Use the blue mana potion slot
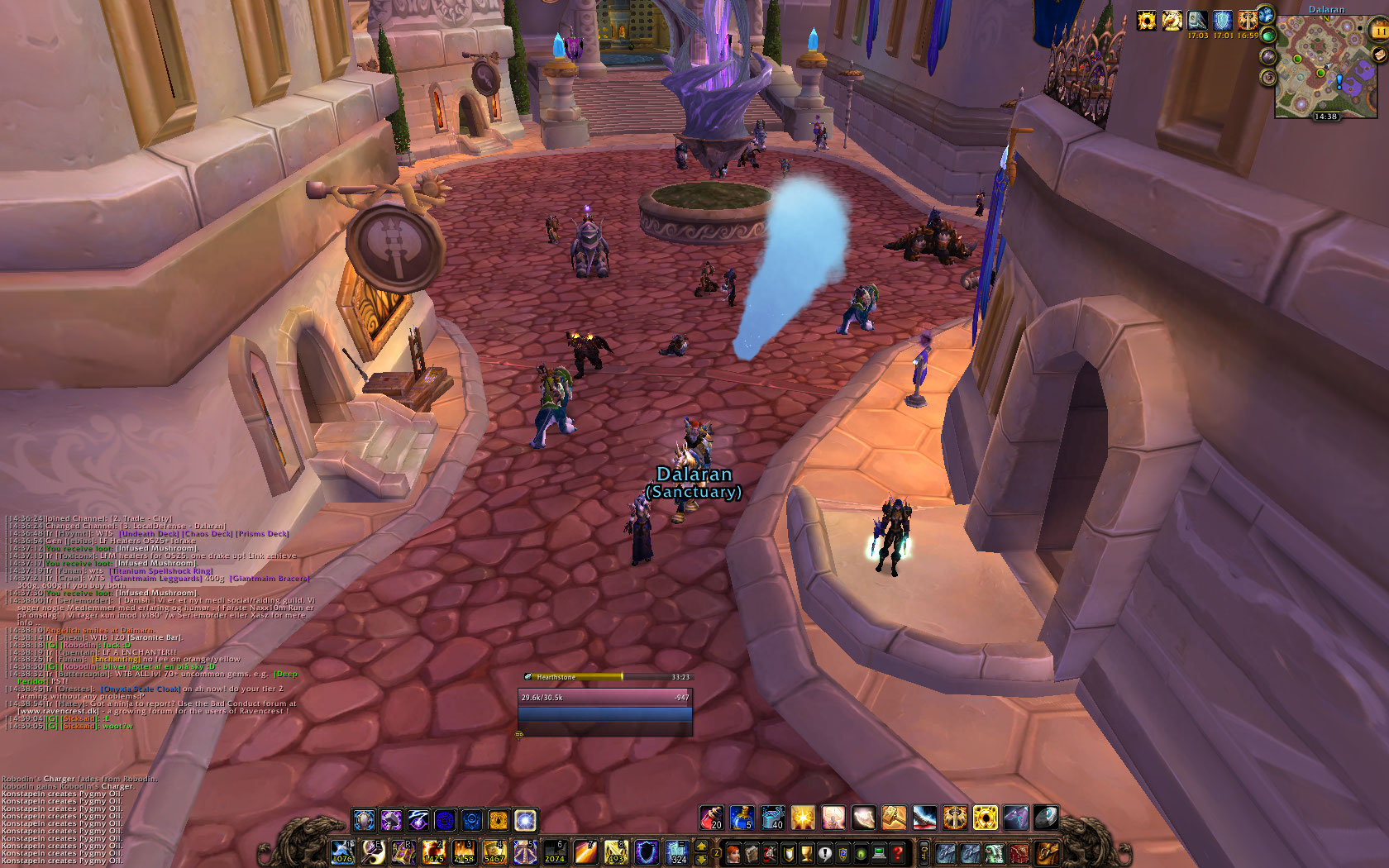Viewport: 1389px width, 868px height. (x=741, y=818)
